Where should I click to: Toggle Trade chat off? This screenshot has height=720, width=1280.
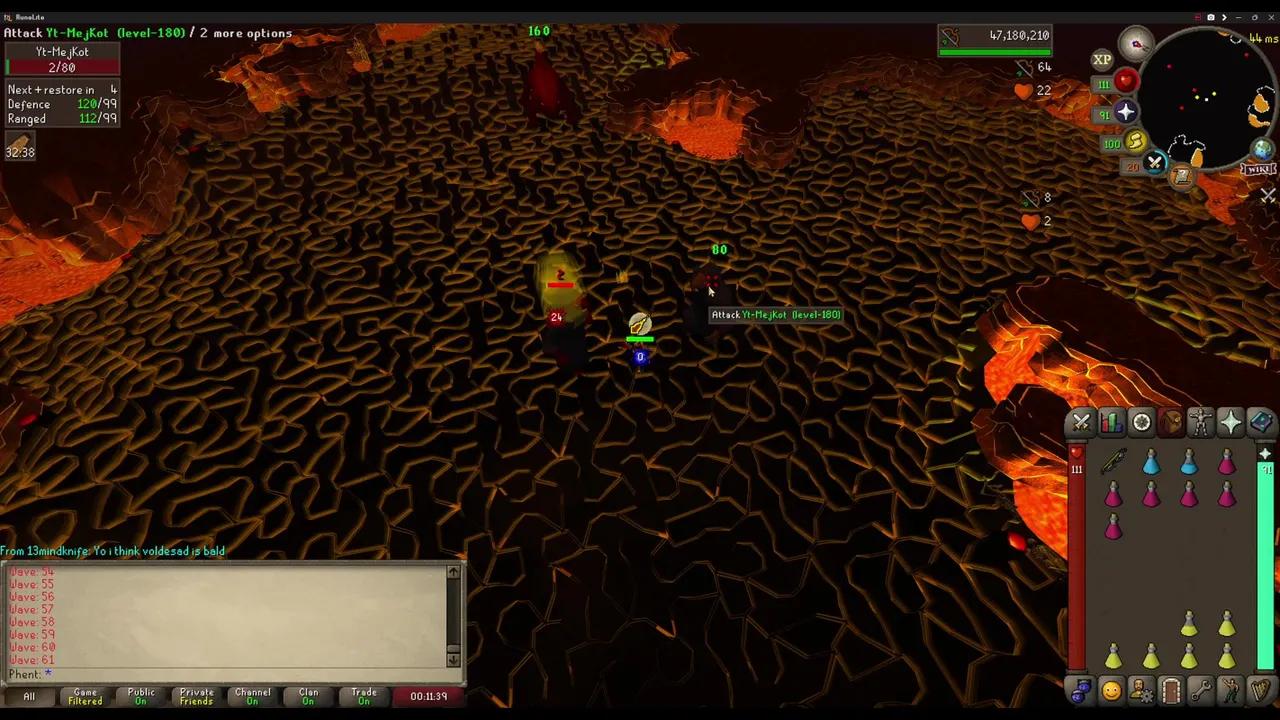(363, 696)
